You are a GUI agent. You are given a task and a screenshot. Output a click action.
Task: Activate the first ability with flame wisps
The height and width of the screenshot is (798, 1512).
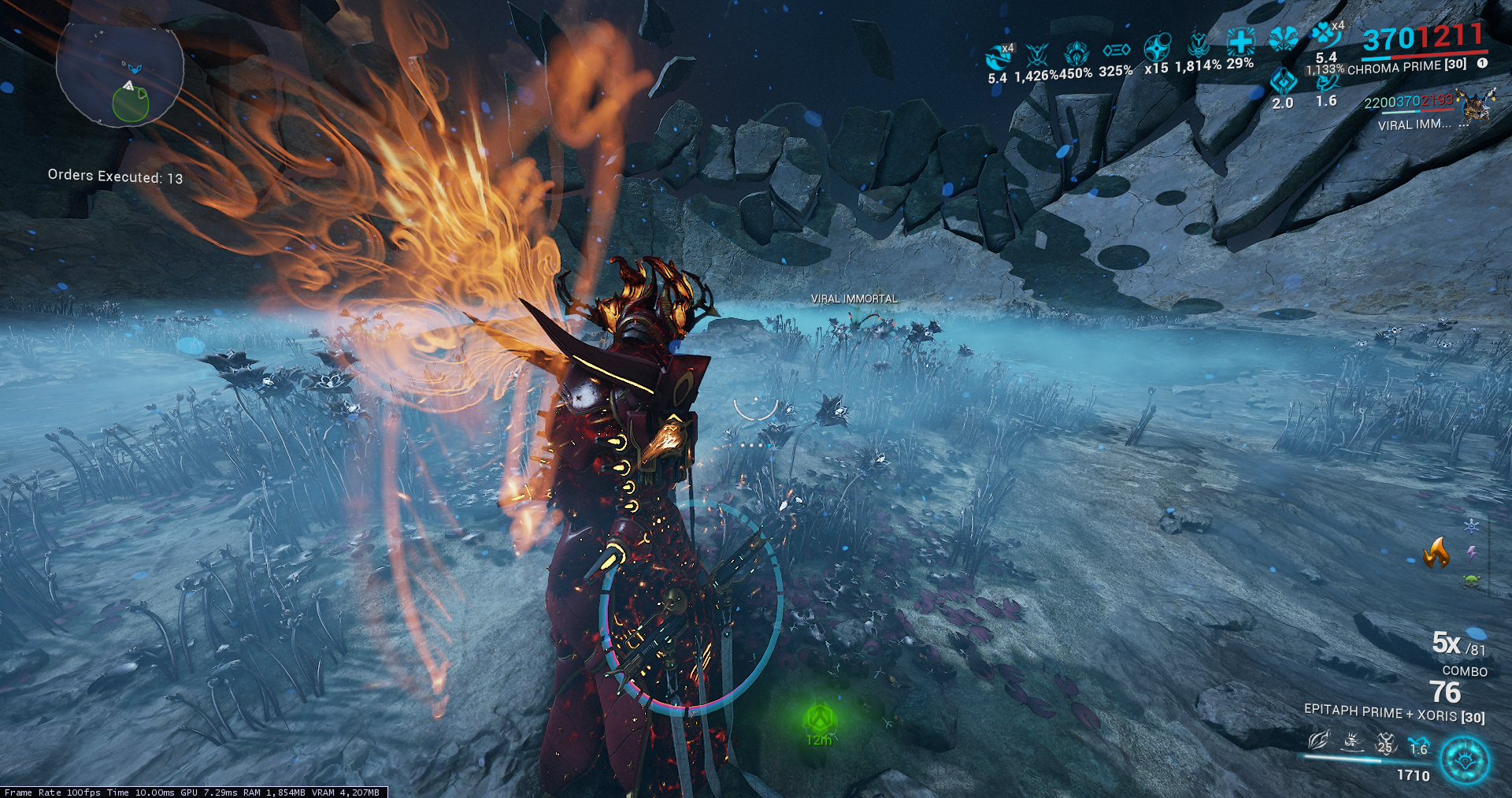pyautogui.click(x=1318, y=740)
